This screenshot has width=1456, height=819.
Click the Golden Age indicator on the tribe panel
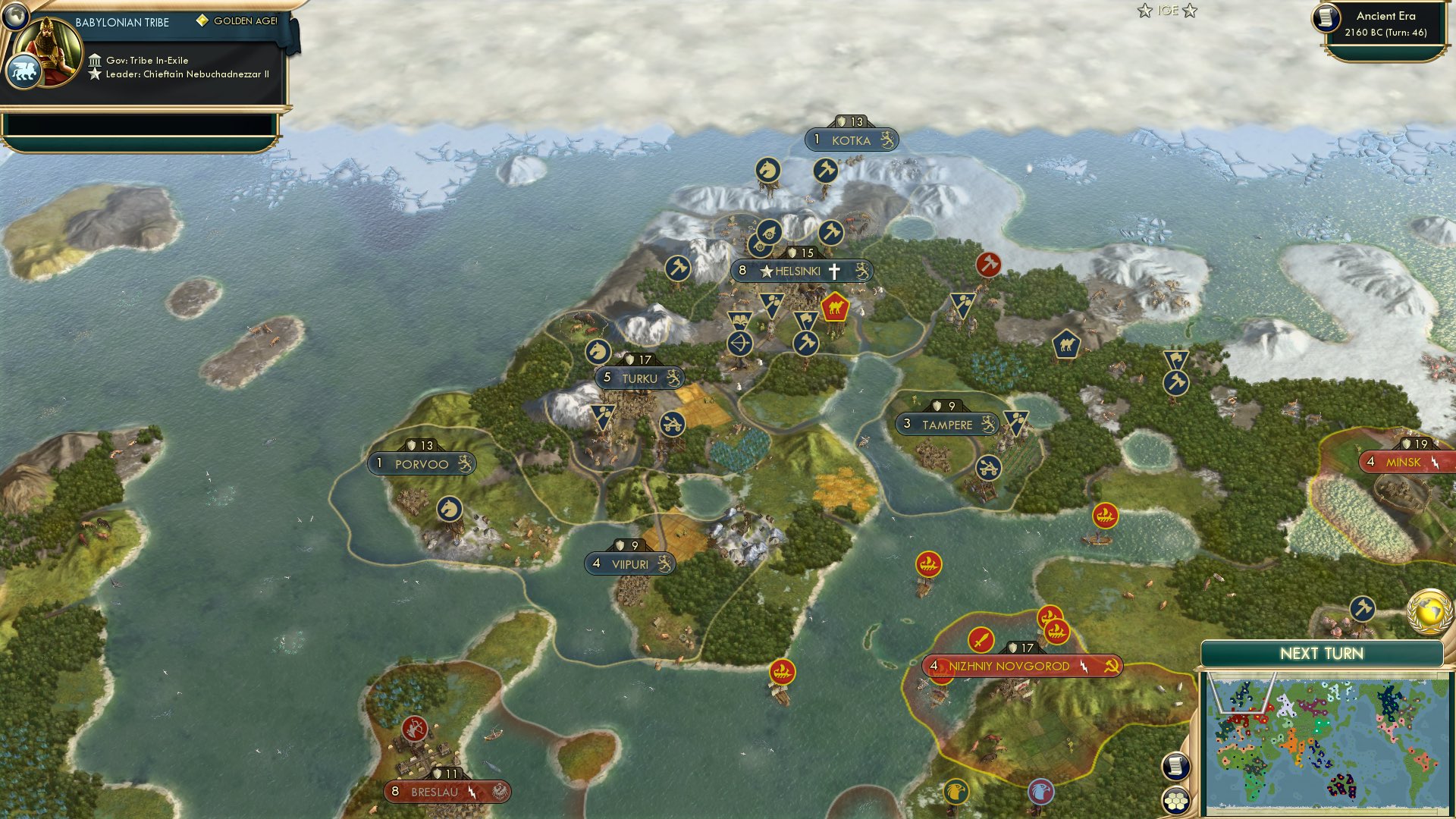pos(236,22)
